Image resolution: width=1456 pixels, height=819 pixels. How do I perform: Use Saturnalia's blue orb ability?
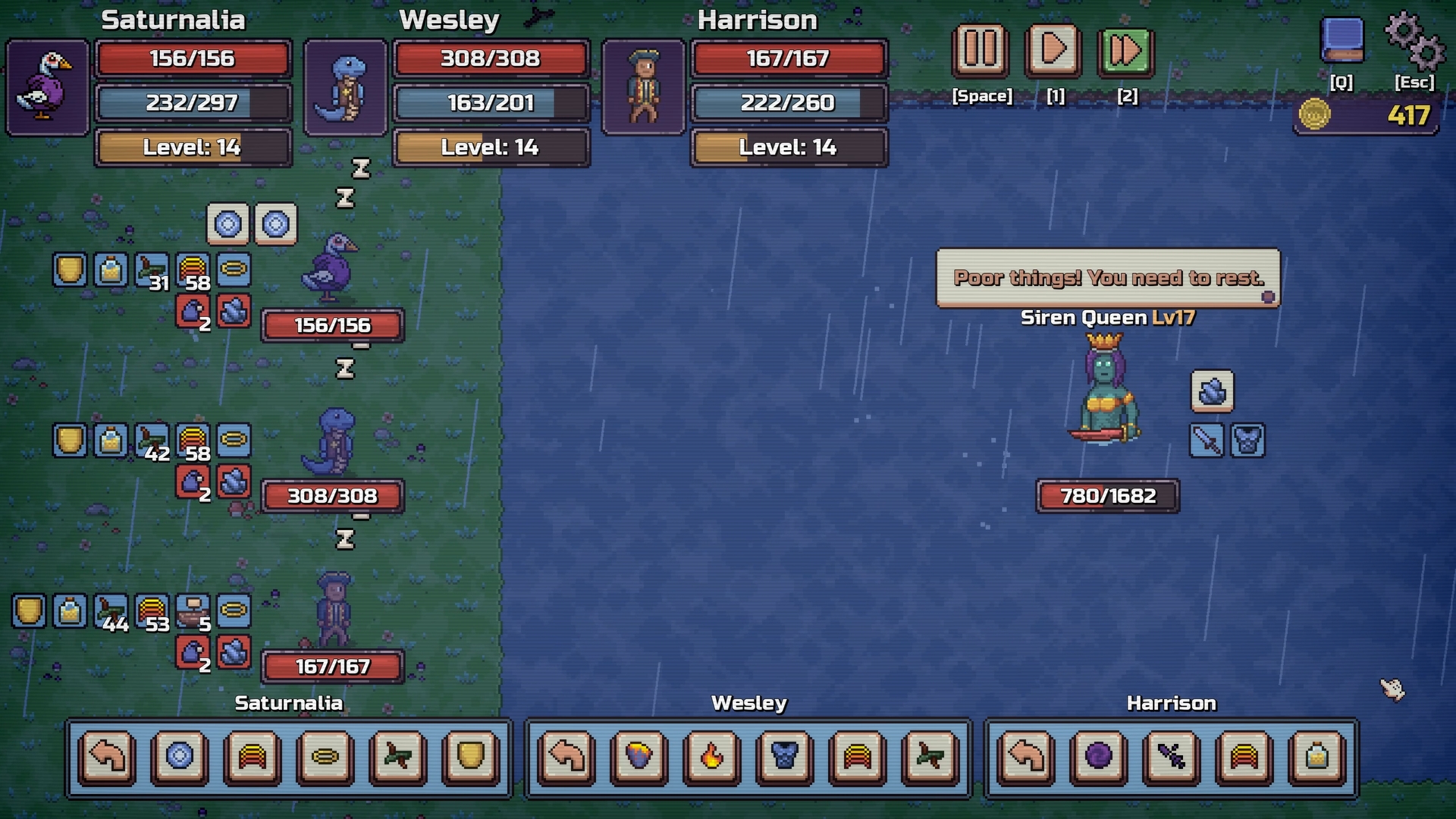point(180,756)
